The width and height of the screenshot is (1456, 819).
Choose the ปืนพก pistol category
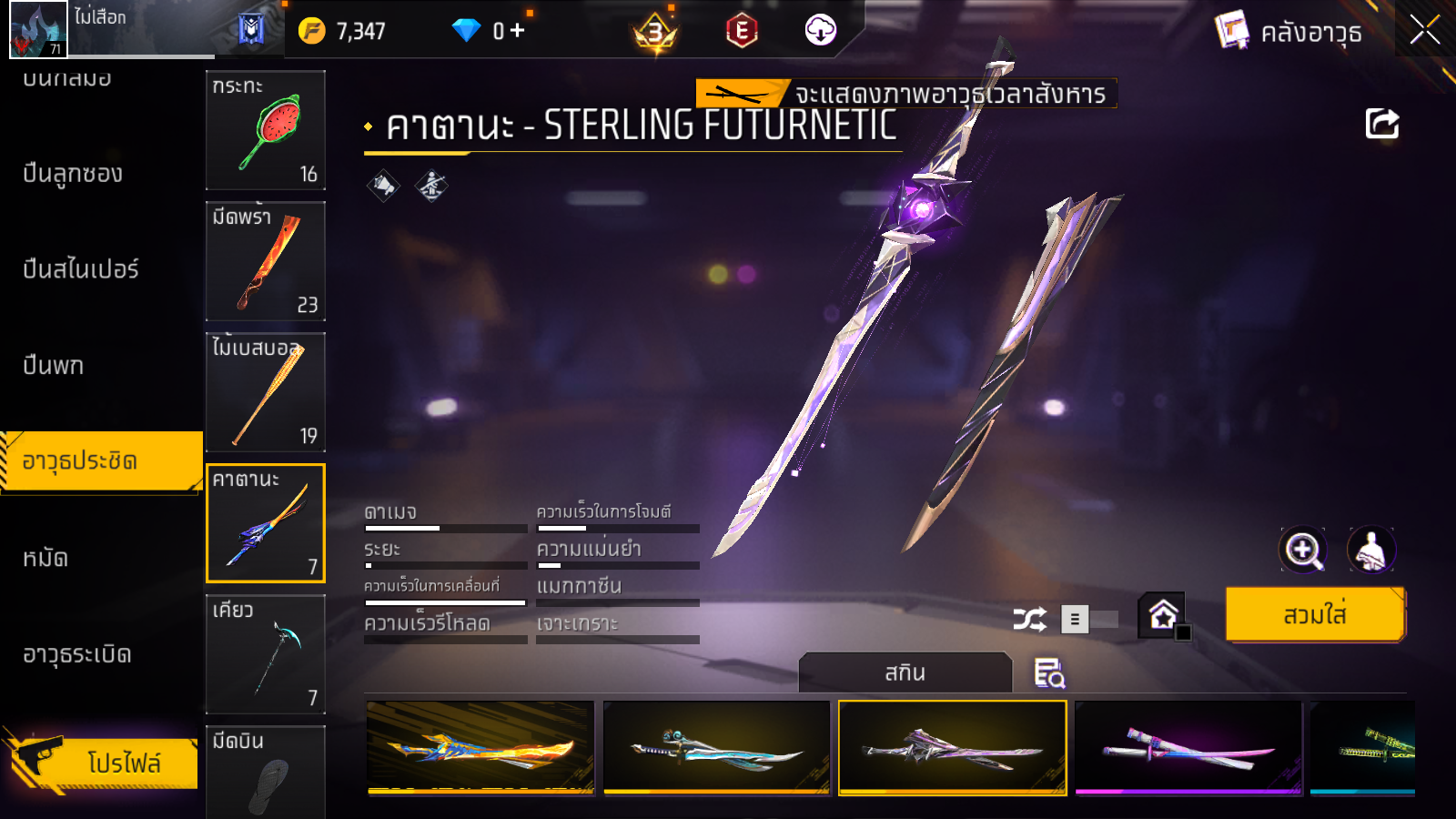pyautogui.click(x=54, y=366)
